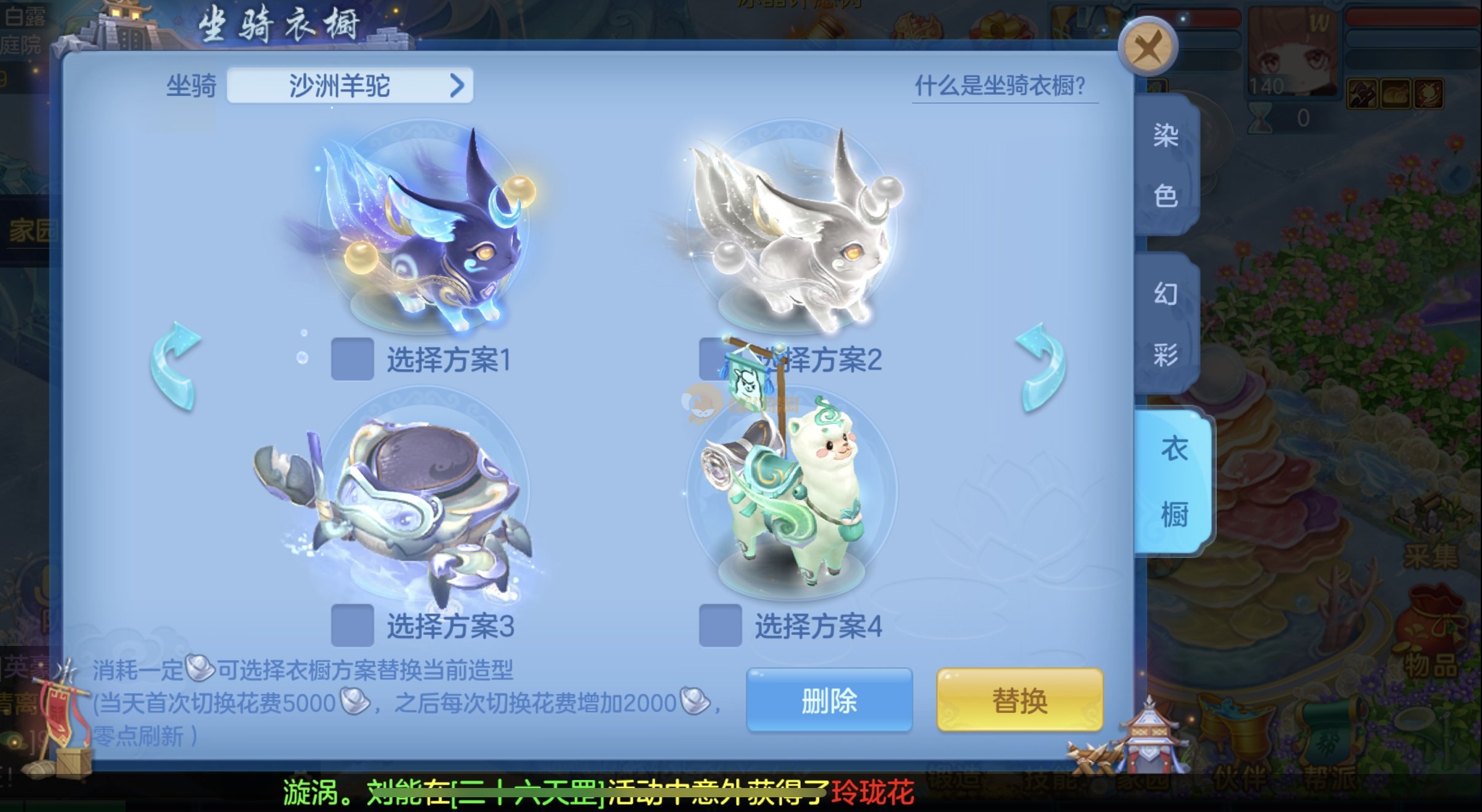Close the mount wardrobe window
This screenshot has width=1482, height=812.
pyautogui.click(x=1148, y=48)
